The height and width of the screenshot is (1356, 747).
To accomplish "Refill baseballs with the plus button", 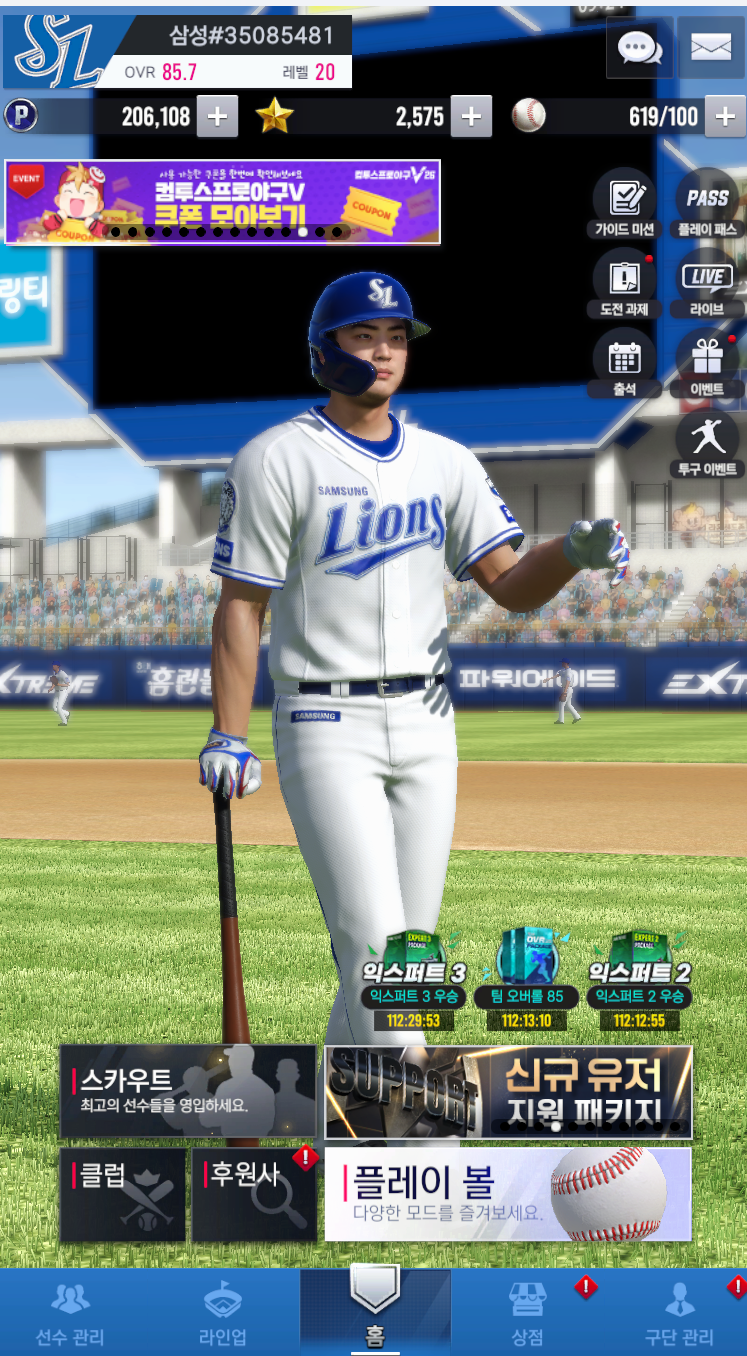I will (x=725, y=117).
